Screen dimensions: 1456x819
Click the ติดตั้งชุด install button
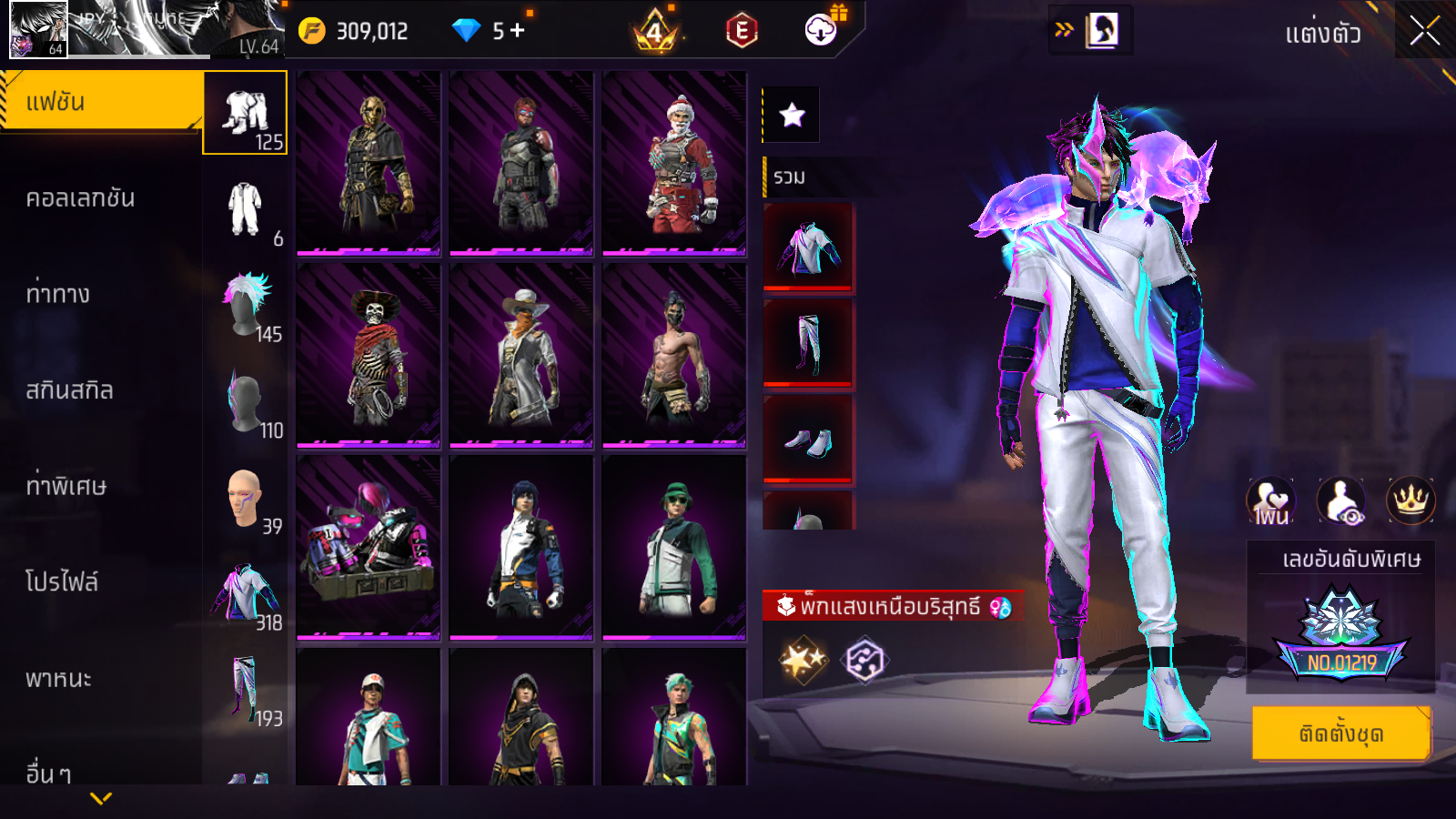pyautogui.click(x=1340, y=733)
